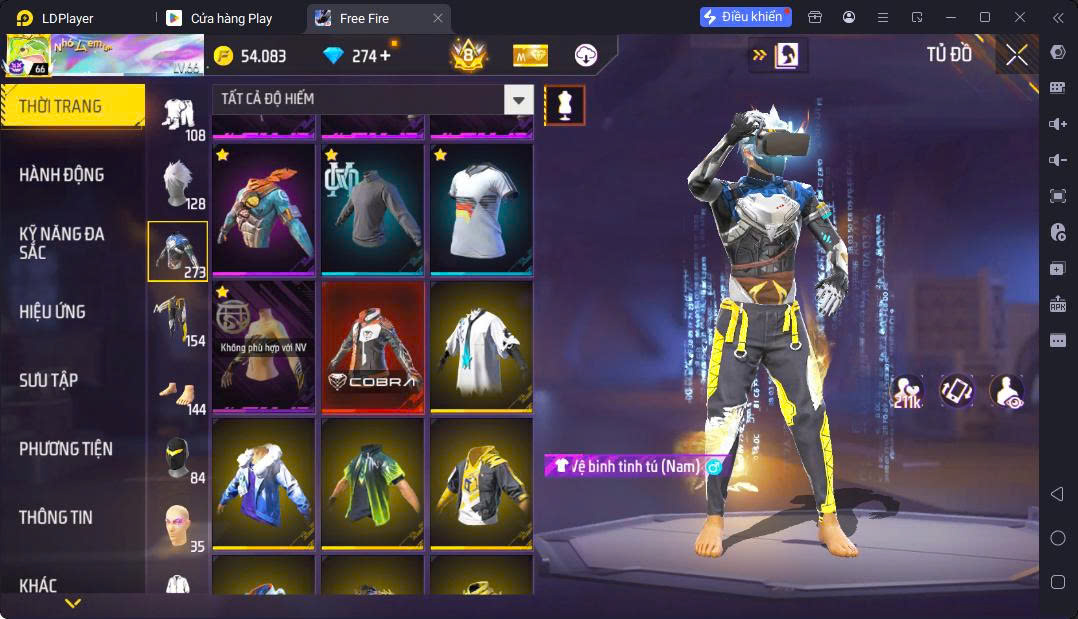The width and height of the screenshot is (1078, 619).
Task: Select the KỸ NĂNG ĐA SẮC tab
Action: (x=62, y=243)
